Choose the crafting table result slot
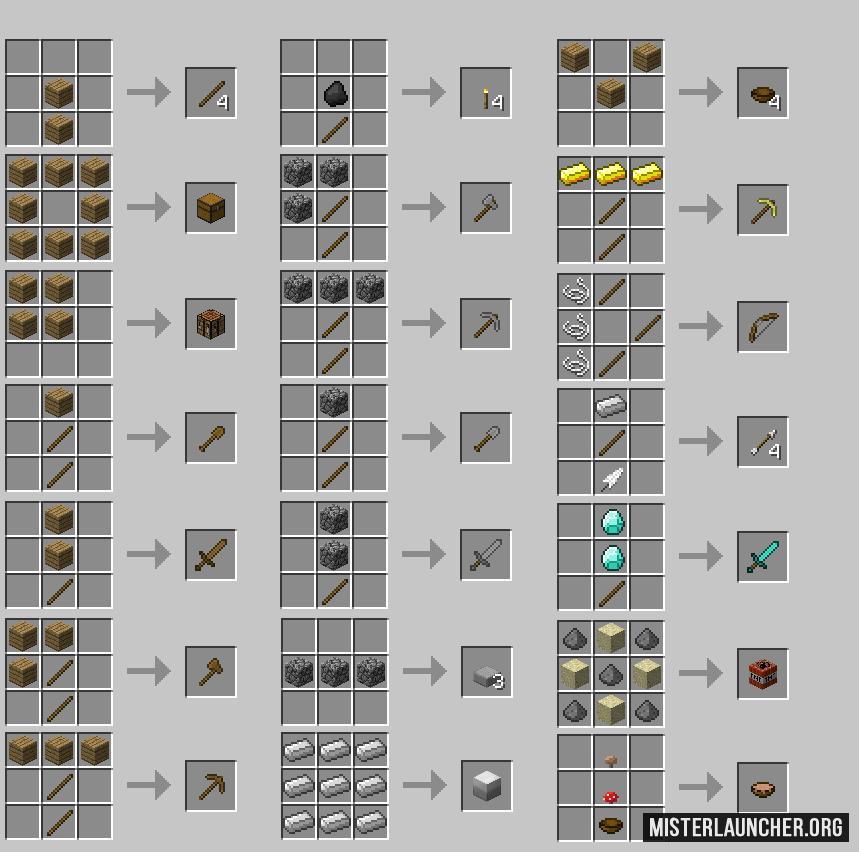859x852 pixels. click(211, 324)
